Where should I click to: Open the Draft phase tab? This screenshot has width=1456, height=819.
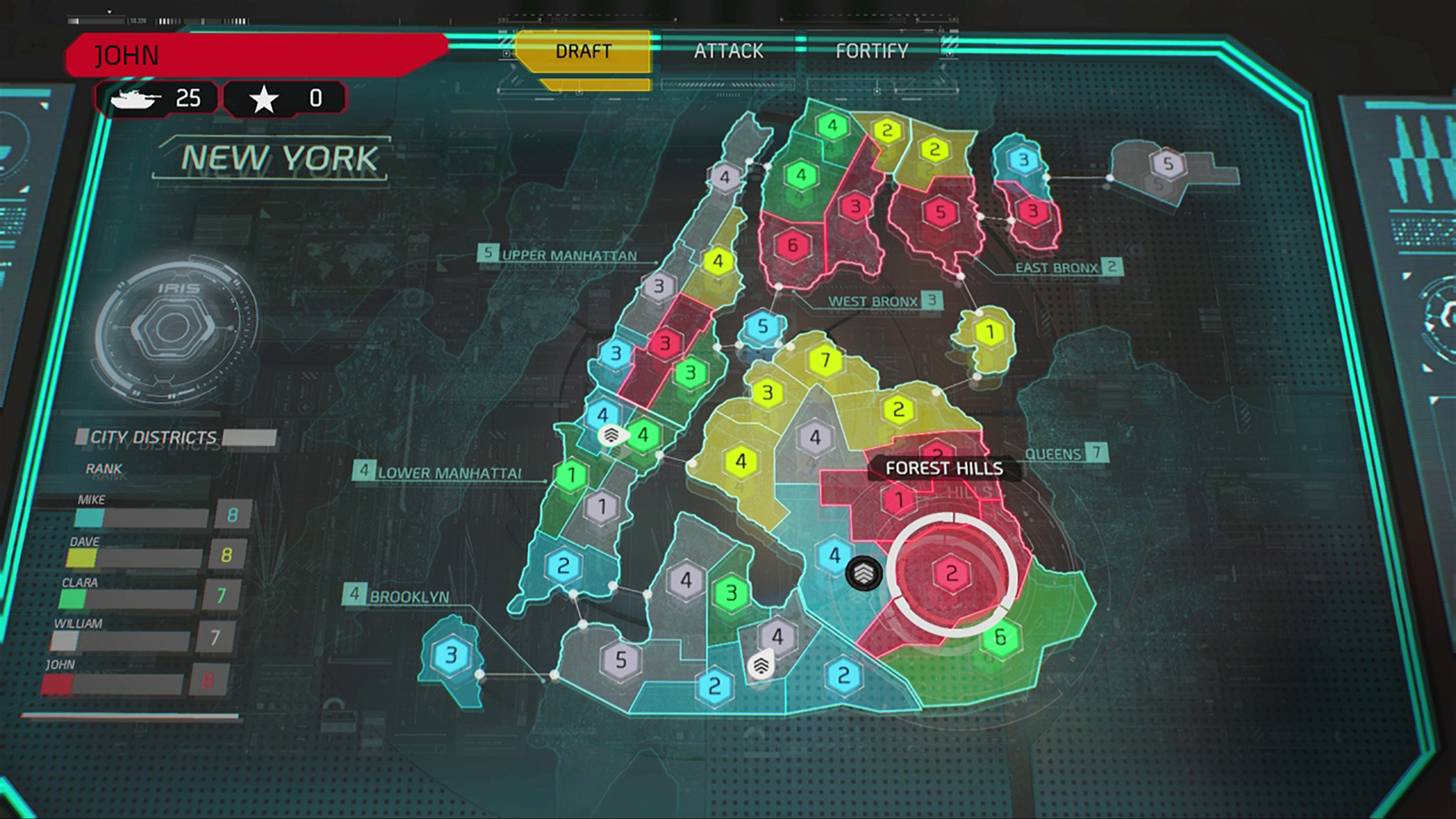pyautogui.click(x=583, y=51)
